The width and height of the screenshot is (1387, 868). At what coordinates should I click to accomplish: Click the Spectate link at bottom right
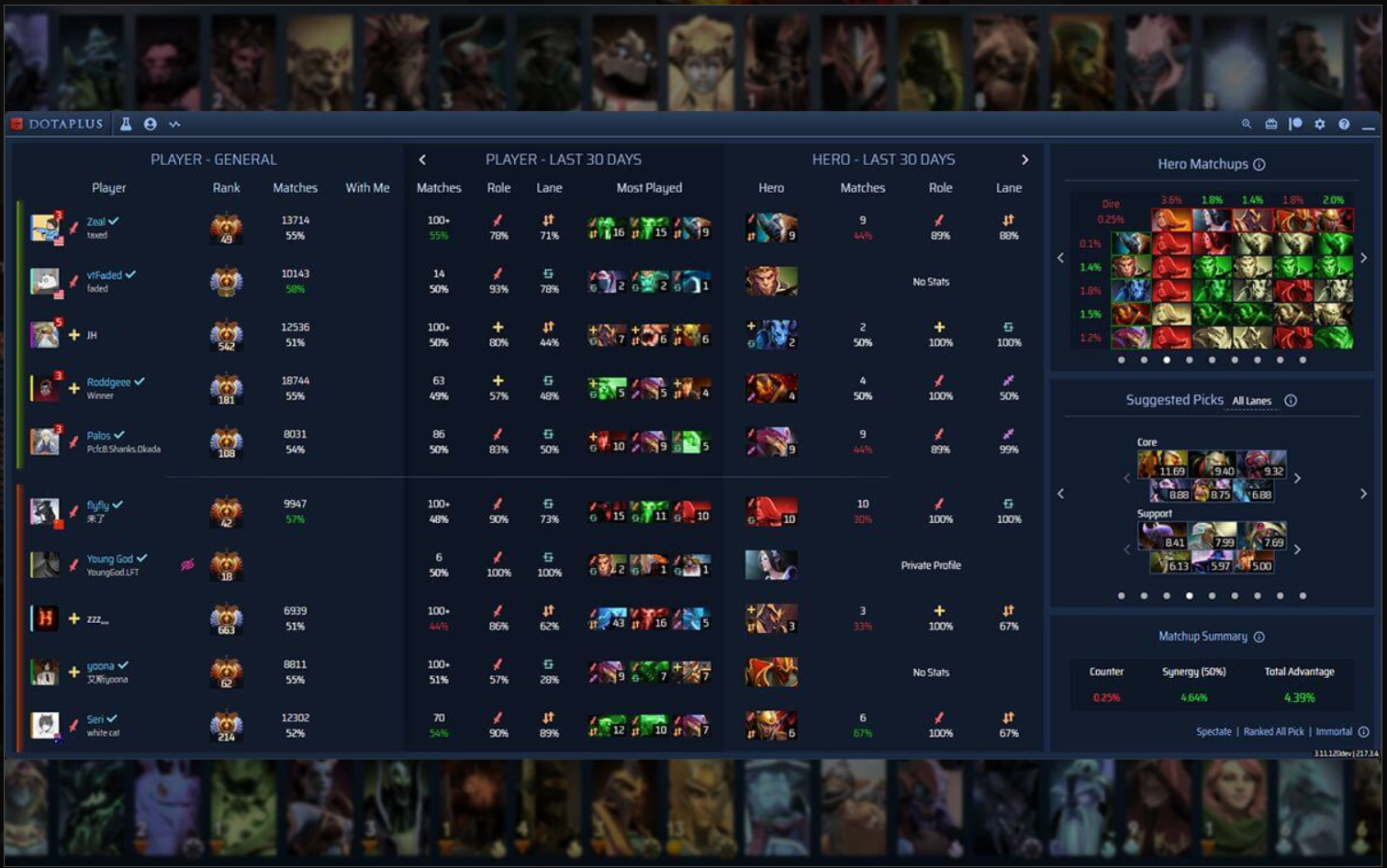[1214, 731]
